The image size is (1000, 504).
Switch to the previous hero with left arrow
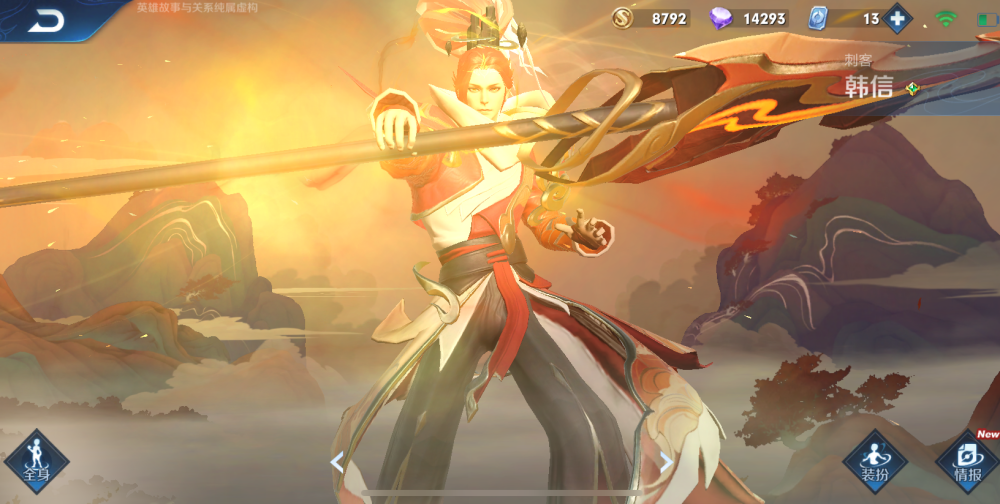click(x=337, y=461)
